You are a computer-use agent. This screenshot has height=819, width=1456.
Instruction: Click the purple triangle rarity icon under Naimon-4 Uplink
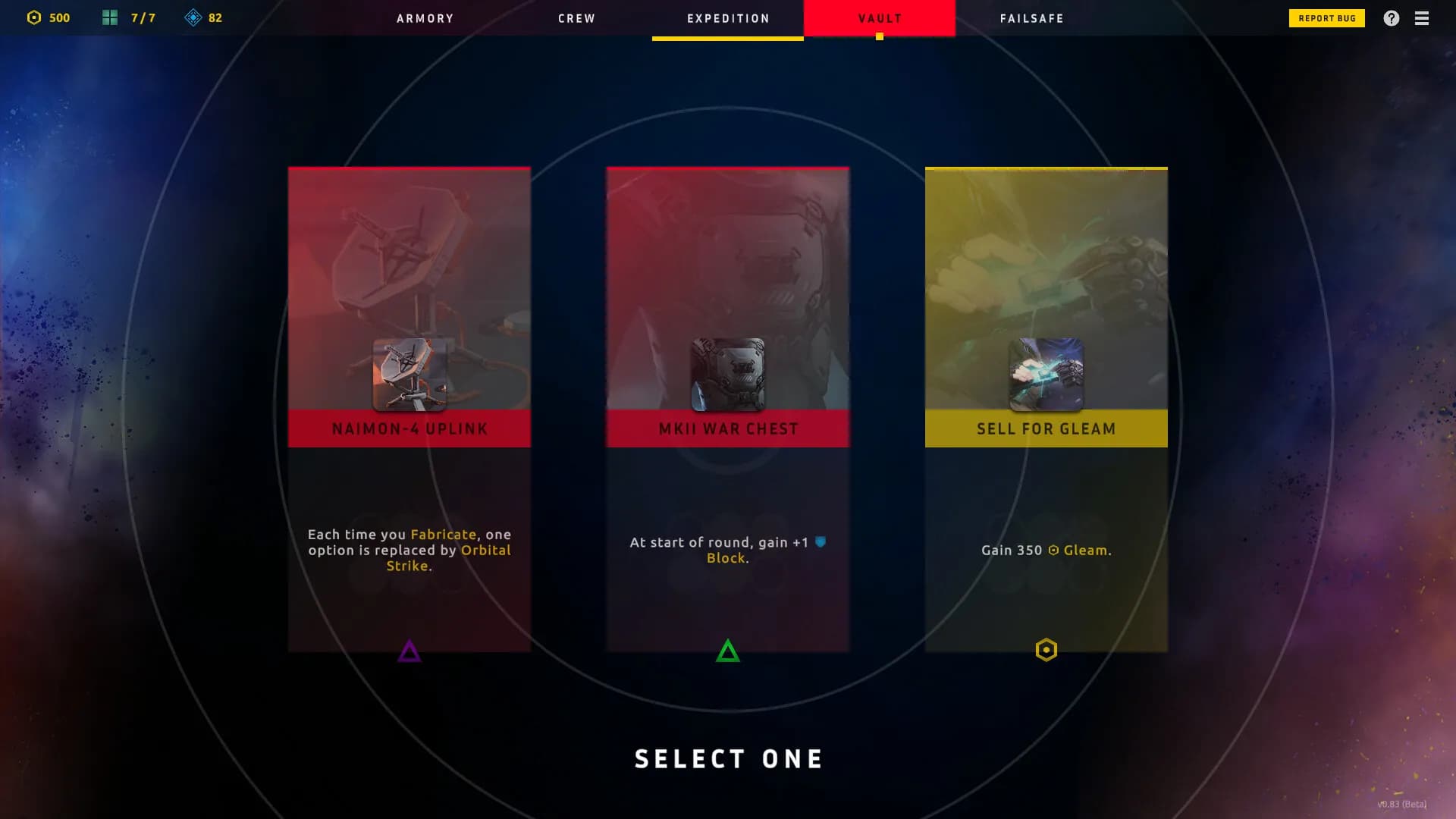pos(409,650)
